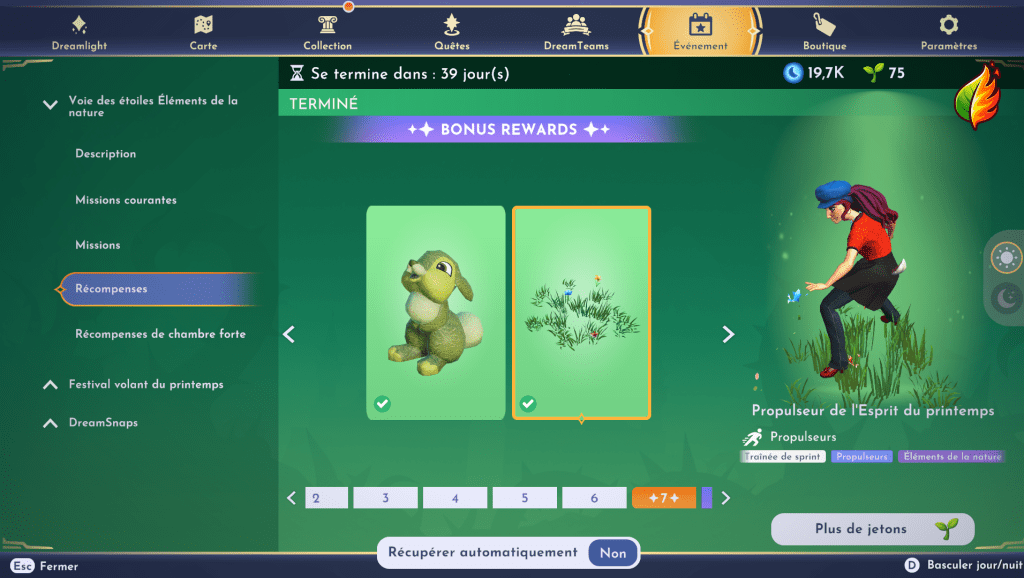Select the spring grass trail reward card
The width and height of the screenshot is (1024, 578).
[581, 312]
